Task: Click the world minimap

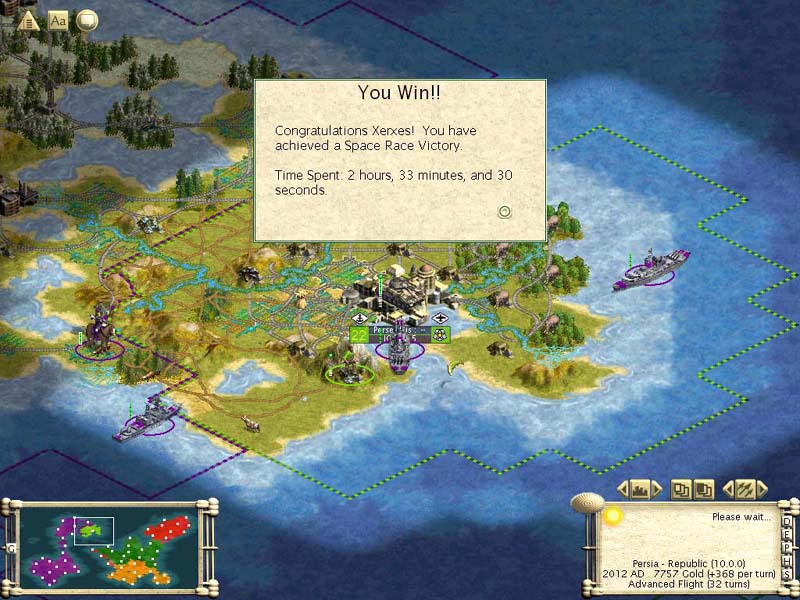Action: (x=109, y=545)
